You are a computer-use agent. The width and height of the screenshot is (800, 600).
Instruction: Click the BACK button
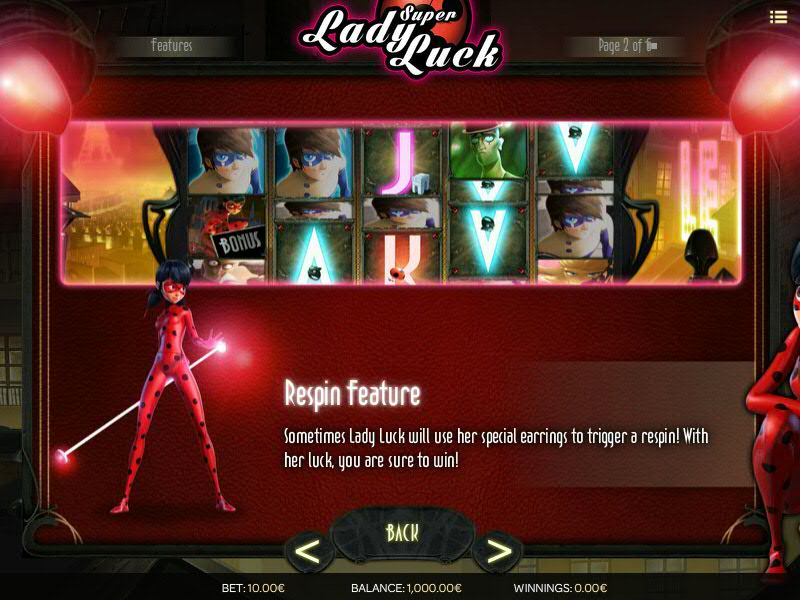pyautogui.click(x=402, y=533)
